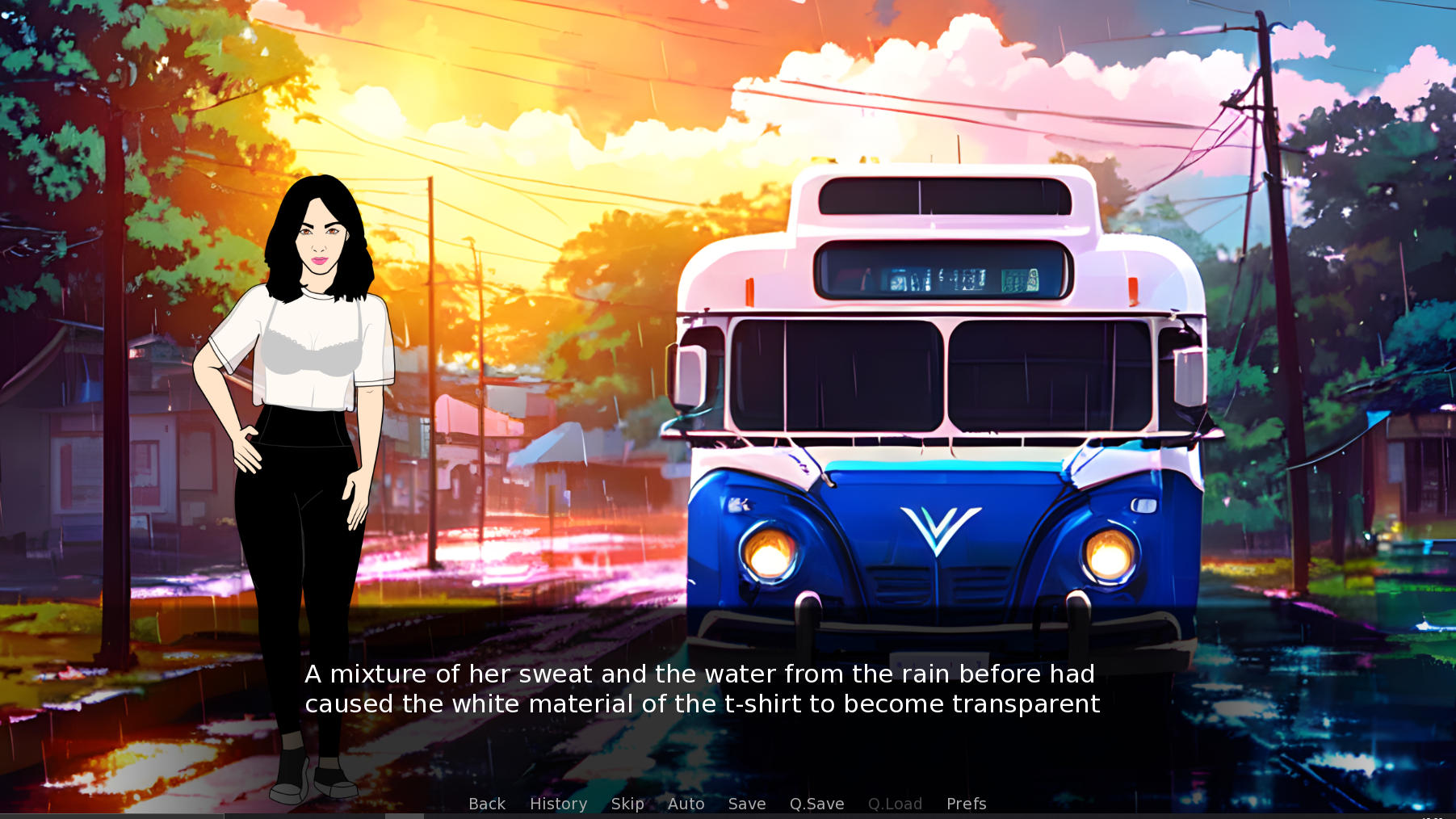1456x819 pixels.
Task: Open the Prefs screen
Action: tap(966, 804)
